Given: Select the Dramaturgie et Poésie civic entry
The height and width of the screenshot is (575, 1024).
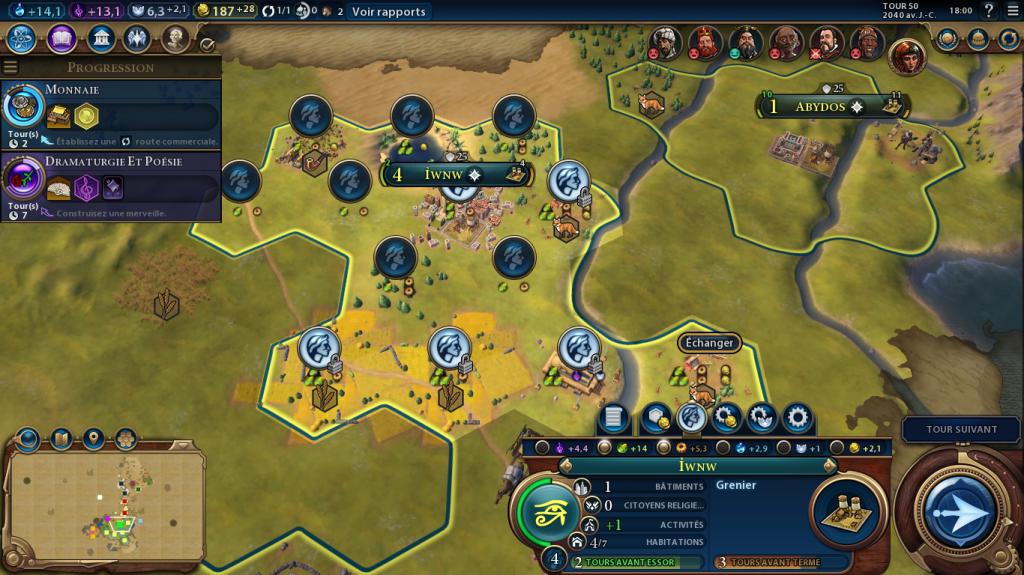Looking at the screenshot, I should (x=110, y=186).
